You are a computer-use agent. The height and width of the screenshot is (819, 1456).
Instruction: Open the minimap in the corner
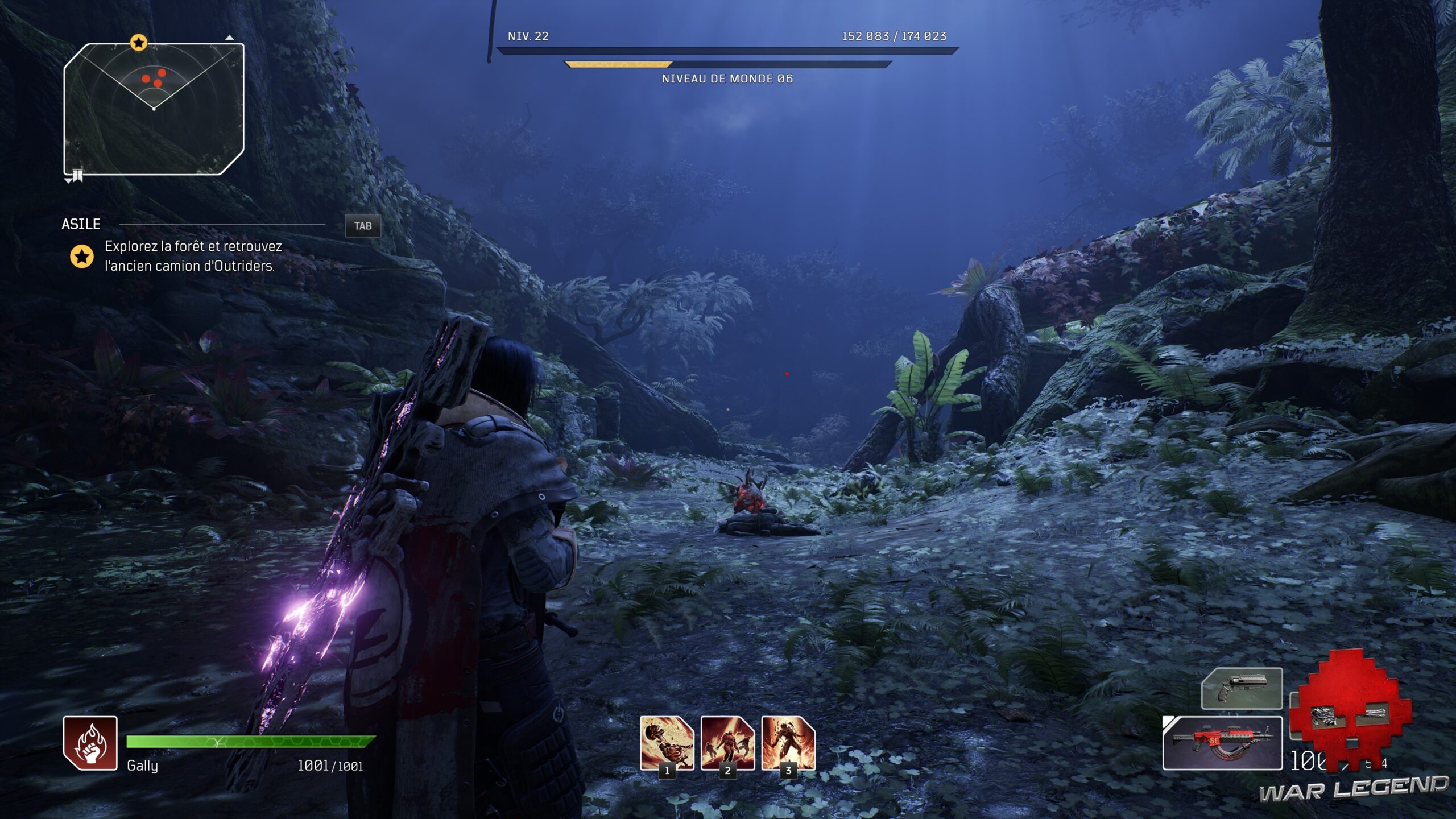pyautogui.click(x=154, y=108)
